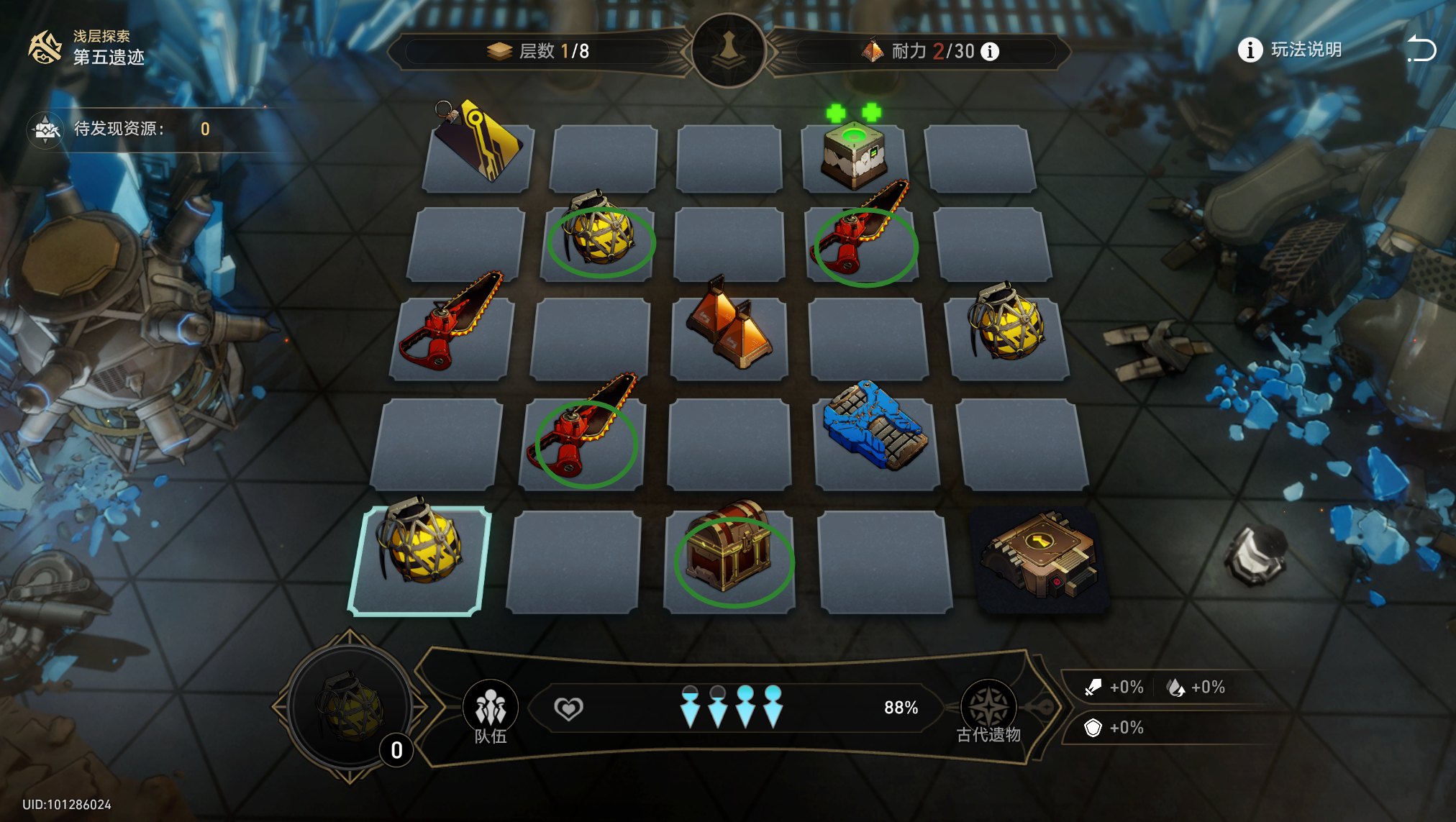1456x822 pixels.
Task: Open the 古代遗物 ancient relics panel
Action: tap(988, 712)
